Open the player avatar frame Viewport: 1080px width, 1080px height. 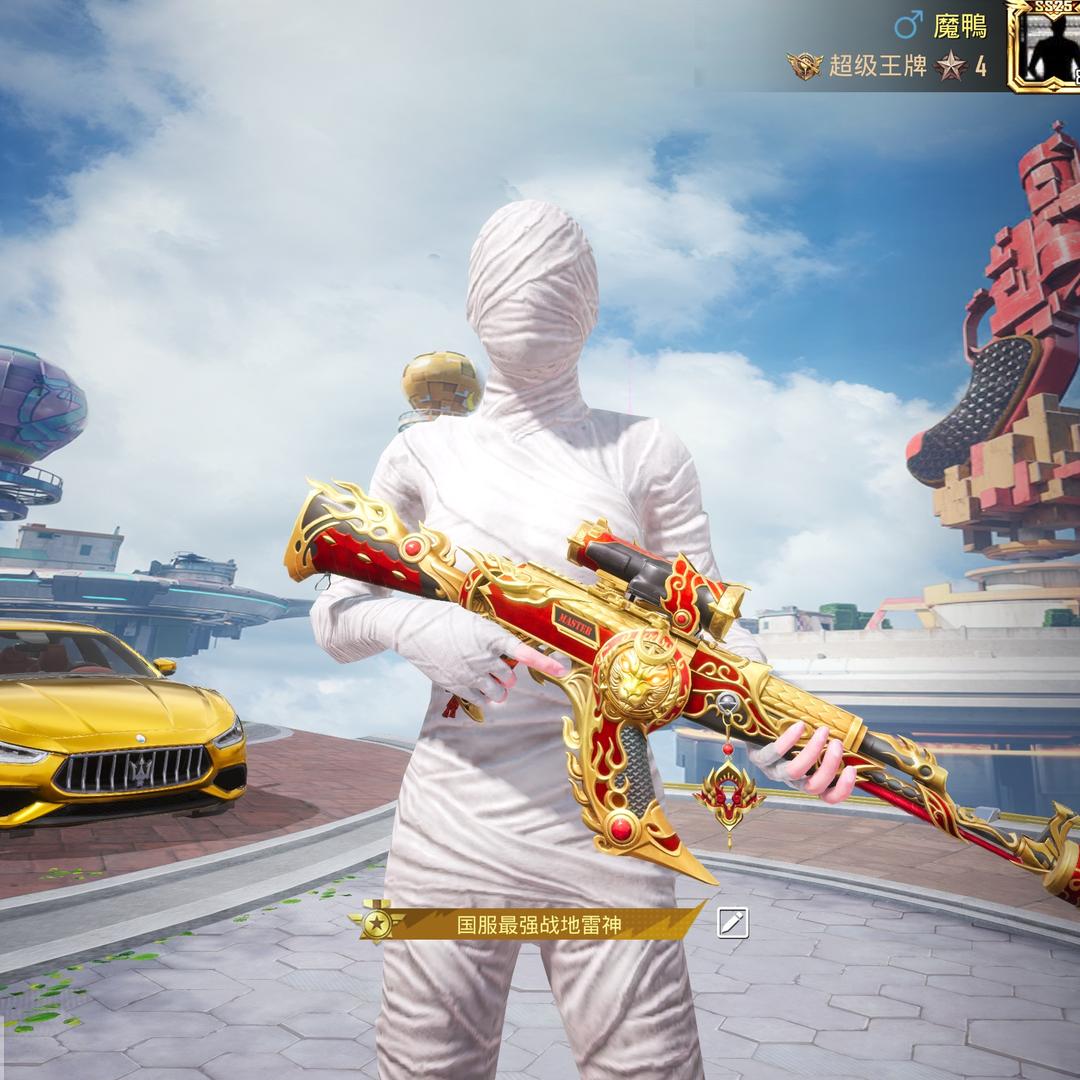point(1045,46)
